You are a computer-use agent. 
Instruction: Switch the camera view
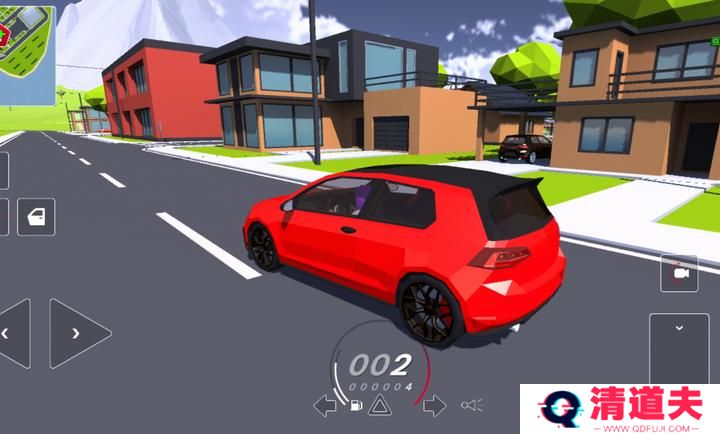tap(680, 273)
